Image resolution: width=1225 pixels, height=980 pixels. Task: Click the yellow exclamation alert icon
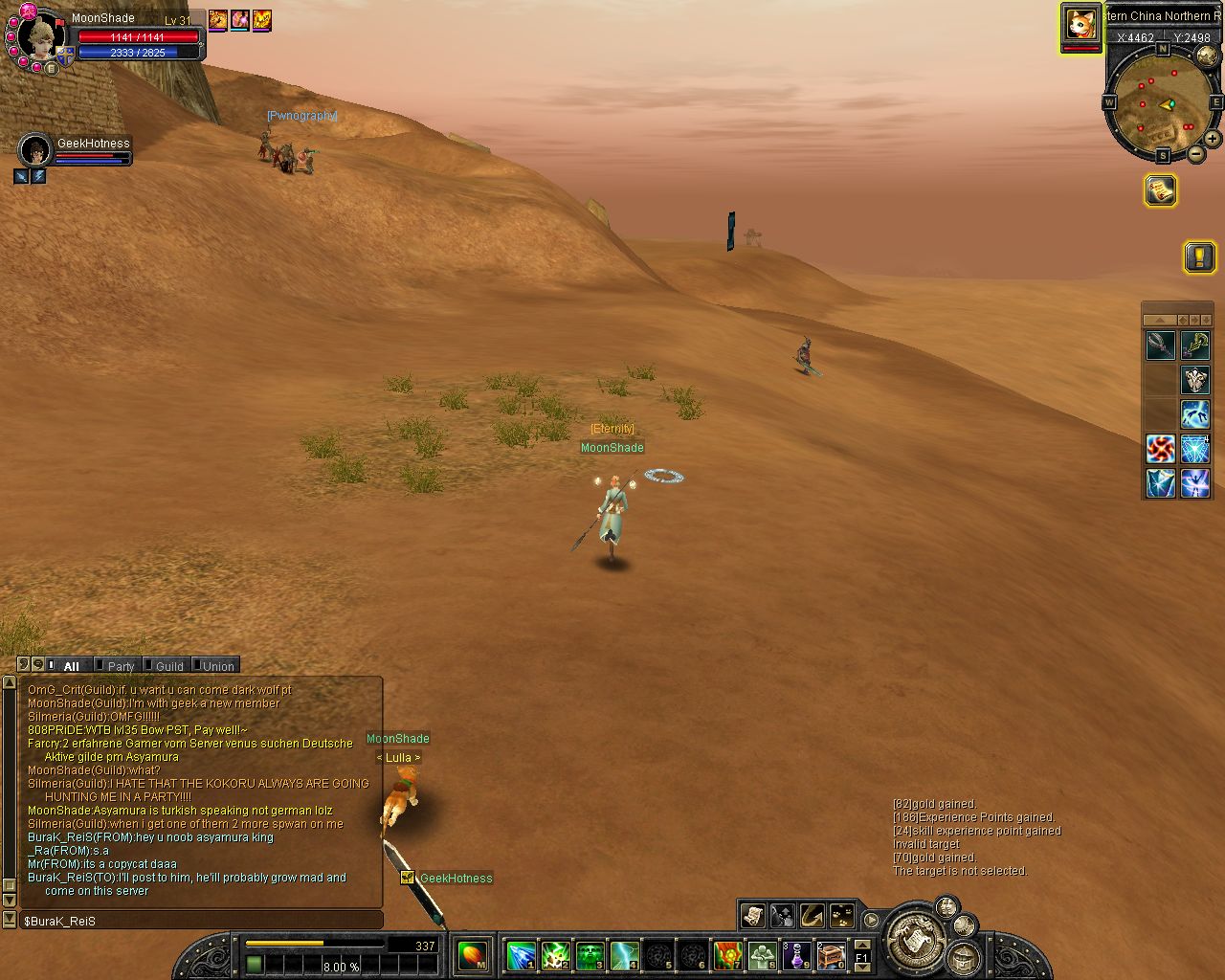pyautogui.click(x=1199, y=256)
